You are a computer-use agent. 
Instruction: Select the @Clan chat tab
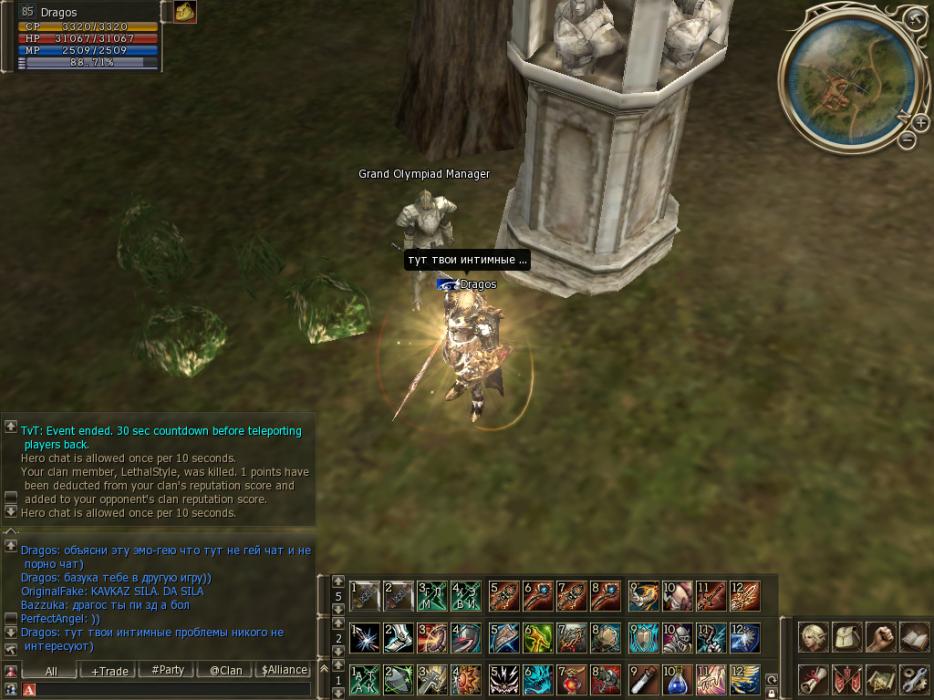click(225, 671)
